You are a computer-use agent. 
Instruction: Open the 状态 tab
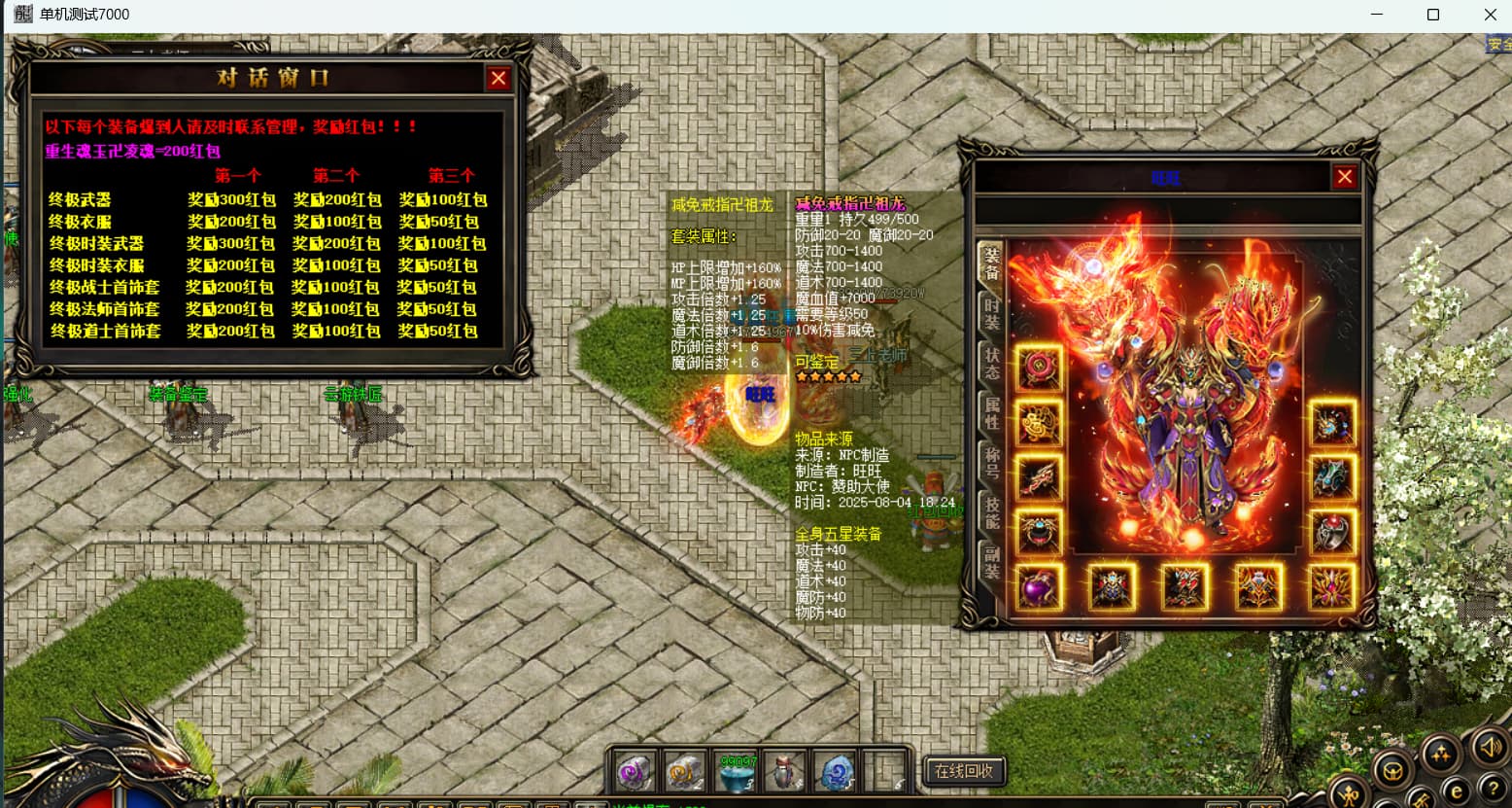click(991, 363)
